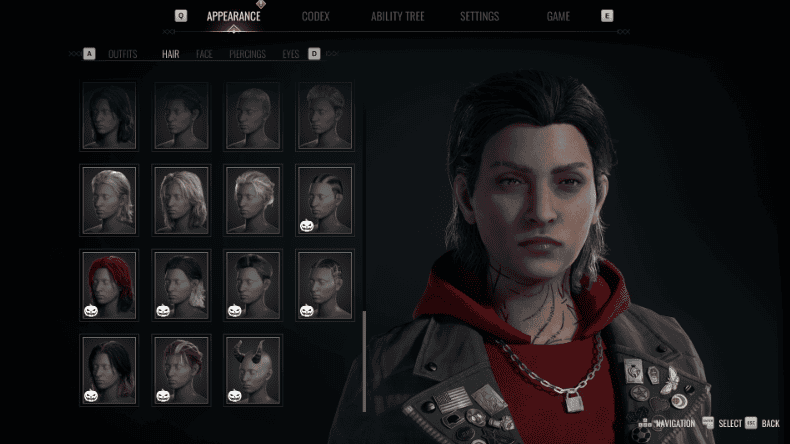Choose the pink-streaked slicked hairstyle

pos(181,370)
